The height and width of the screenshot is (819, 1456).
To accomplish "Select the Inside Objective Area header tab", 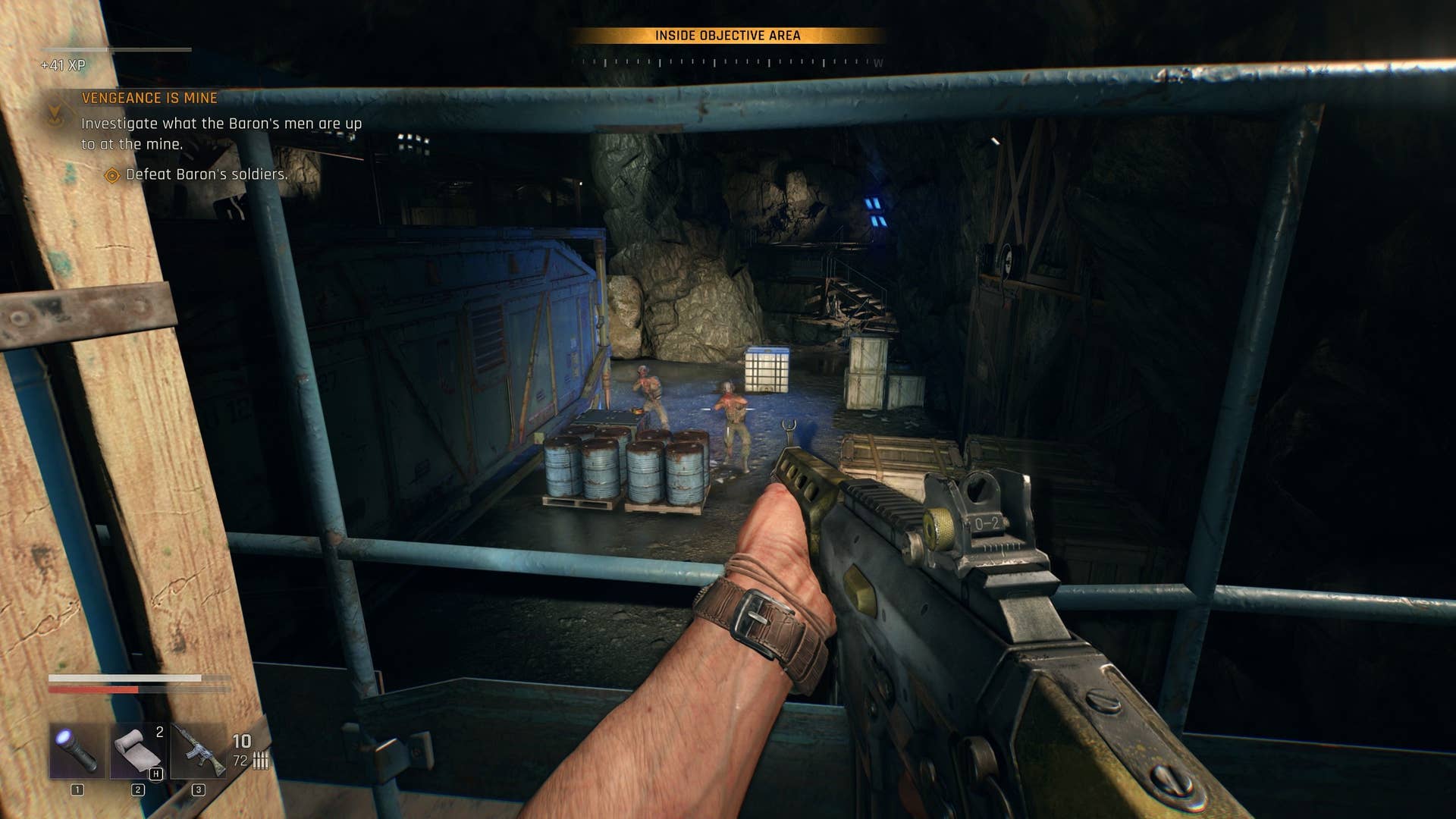I will 728,33.
